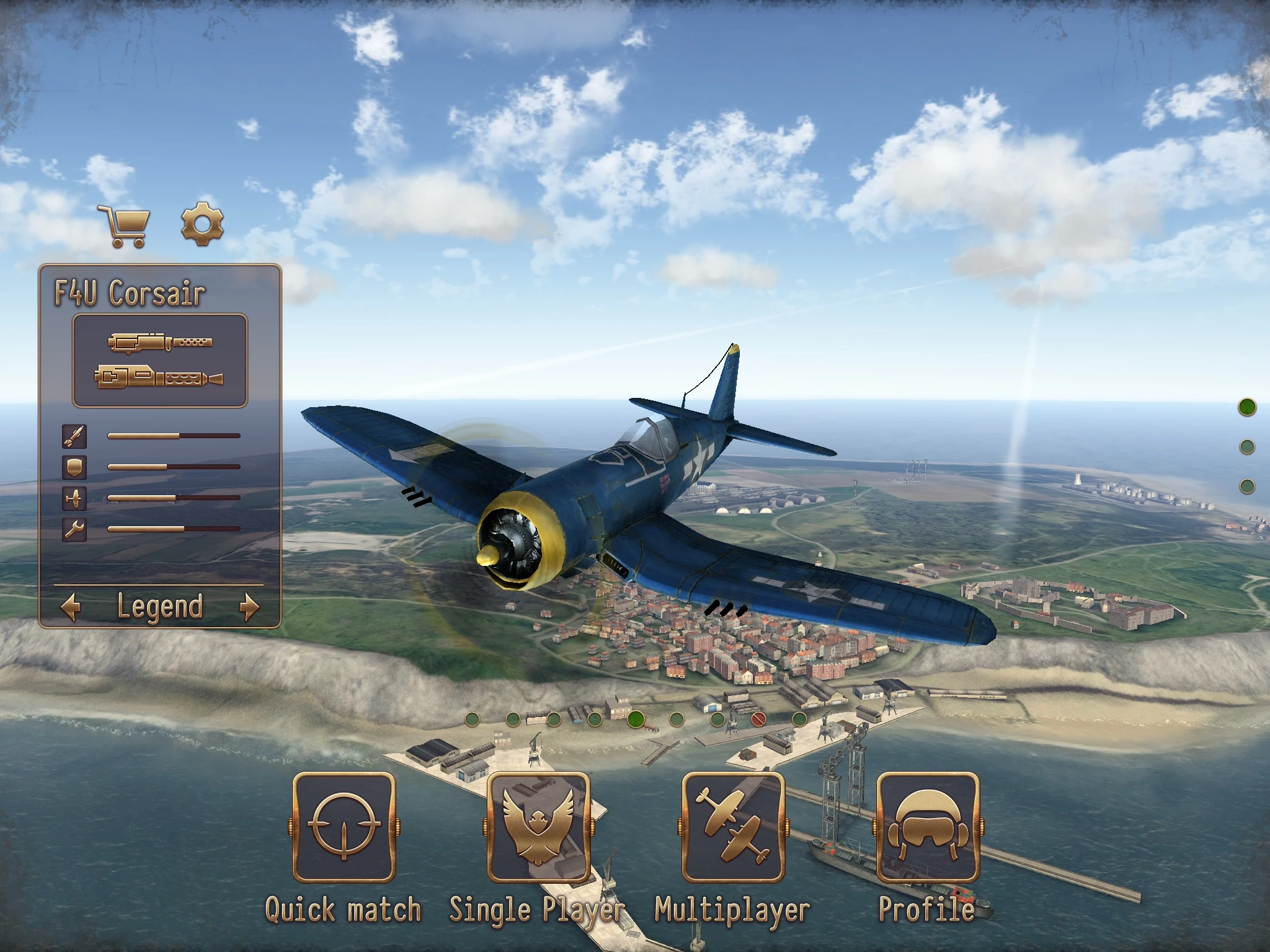1270x952 pixels.
Task: Select the red locked plane dot
Action: (x=758, y=720)
